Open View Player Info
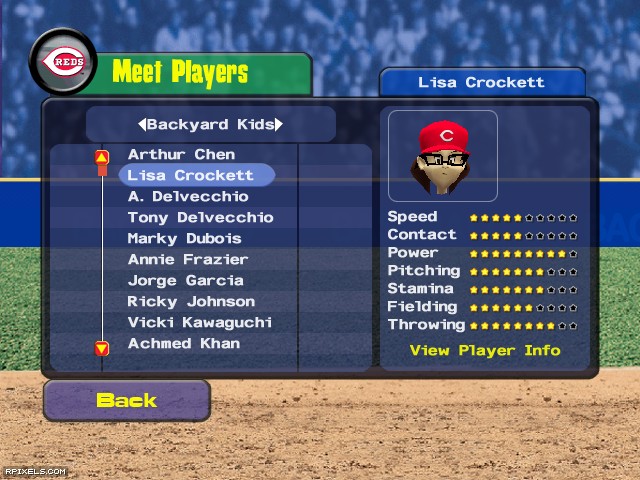 (485, 351)
